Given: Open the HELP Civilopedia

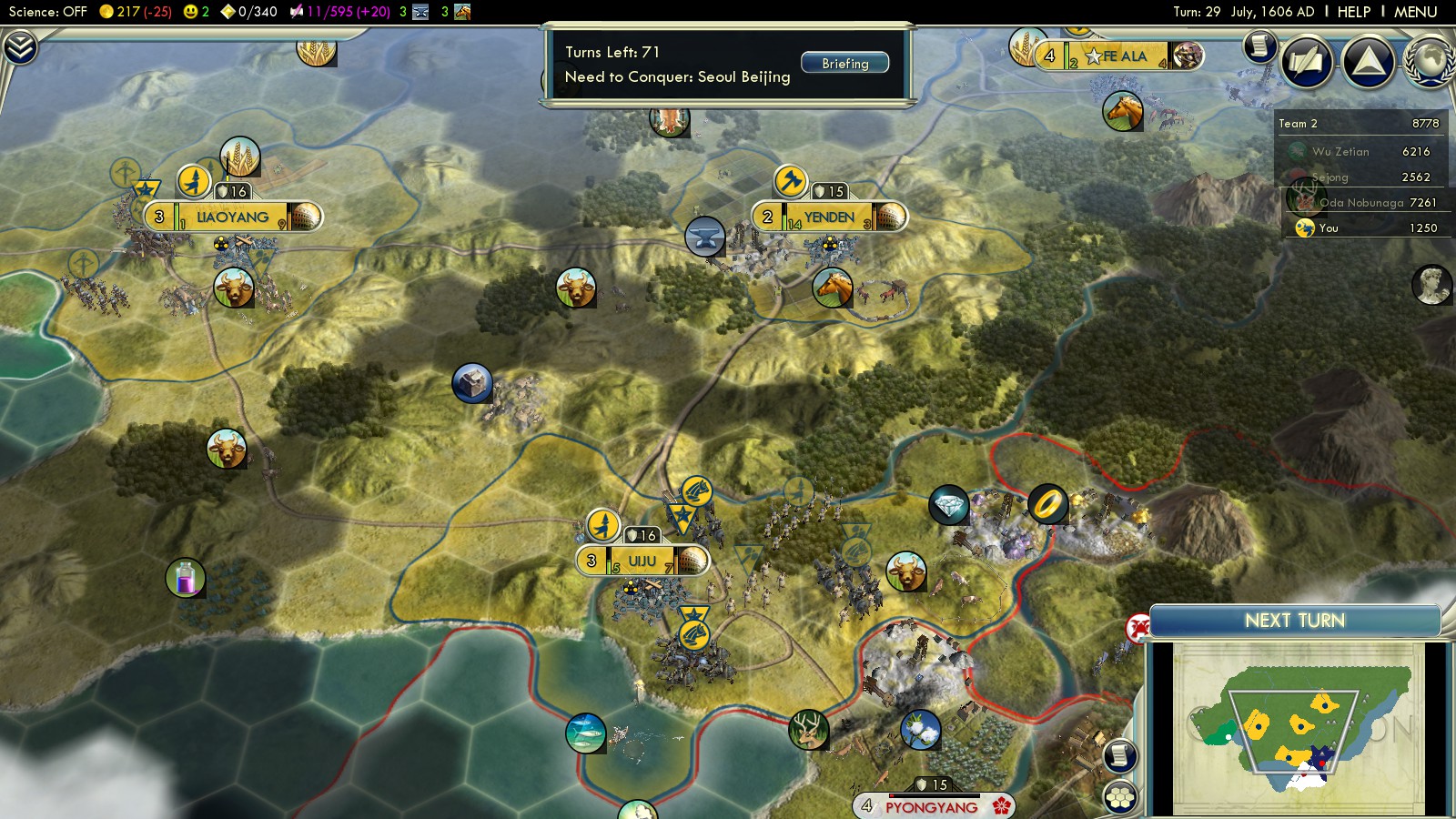Looking at the screenshot, I should click(1353, 12).
